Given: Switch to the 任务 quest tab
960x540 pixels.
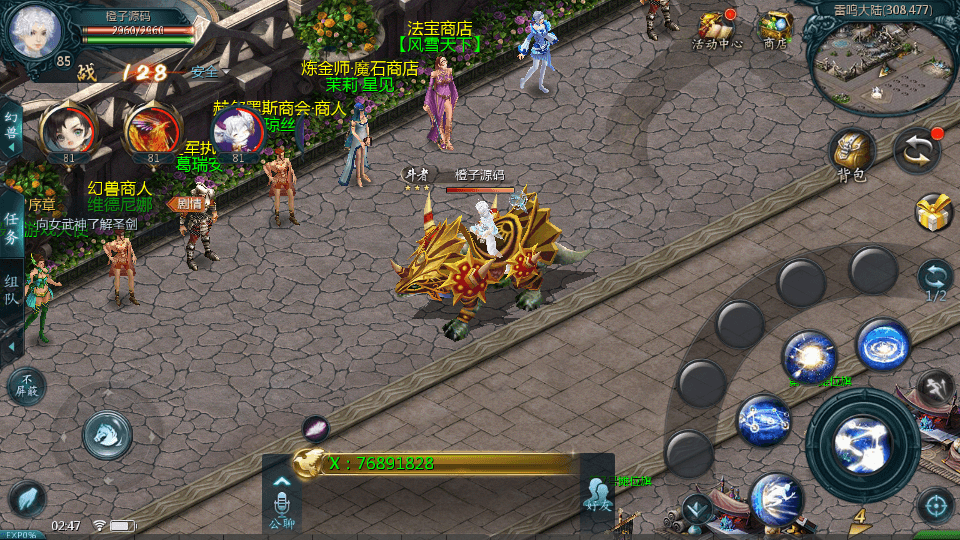Looking at the screenshot, I should point(11,228).
